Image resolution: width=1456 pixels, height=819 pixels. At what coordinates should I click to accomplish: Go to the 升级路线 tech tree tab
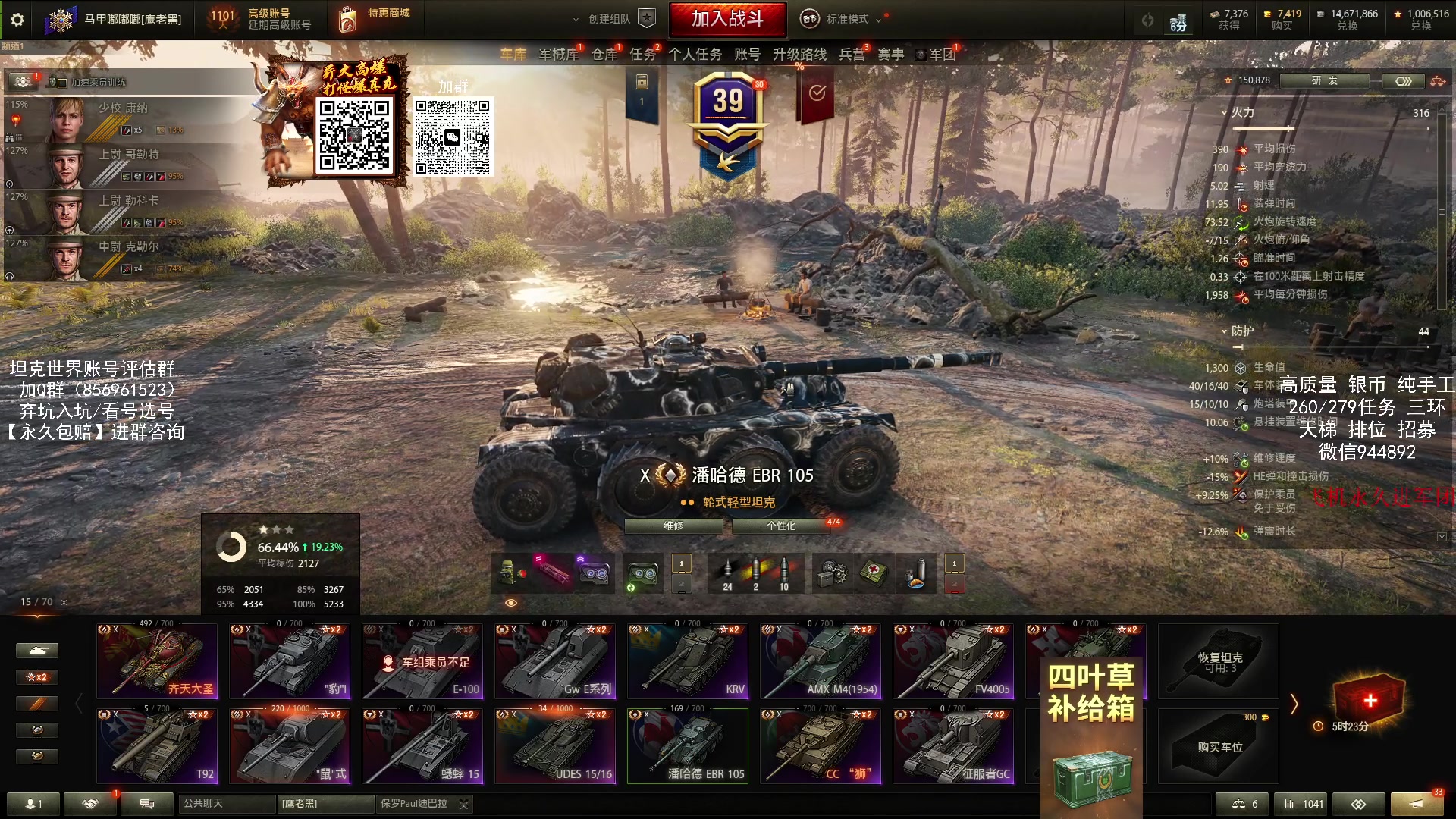(799, 54)
